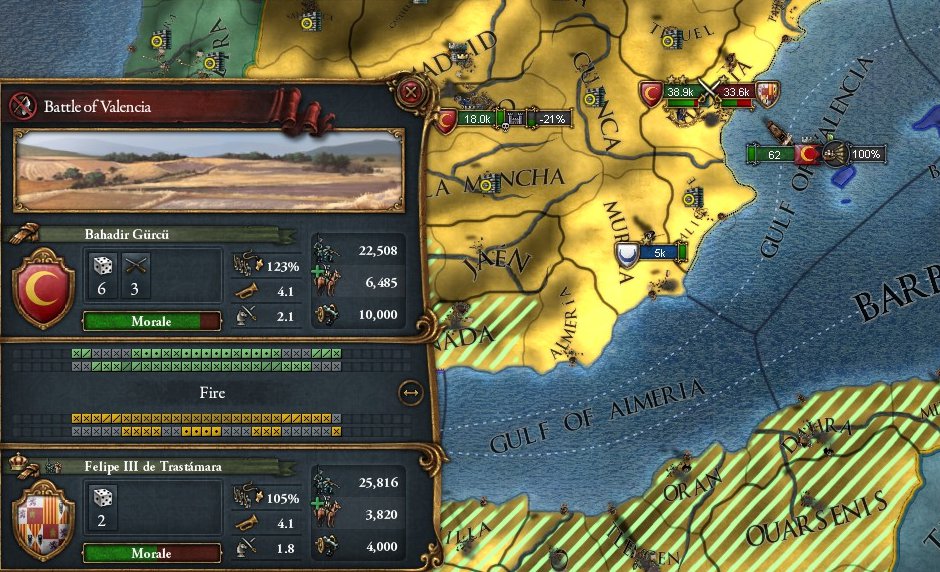Screen dimensions: 940x572
Task: Click the Ottoman crescent shield in the battle panel
Action: pos(41,289)
